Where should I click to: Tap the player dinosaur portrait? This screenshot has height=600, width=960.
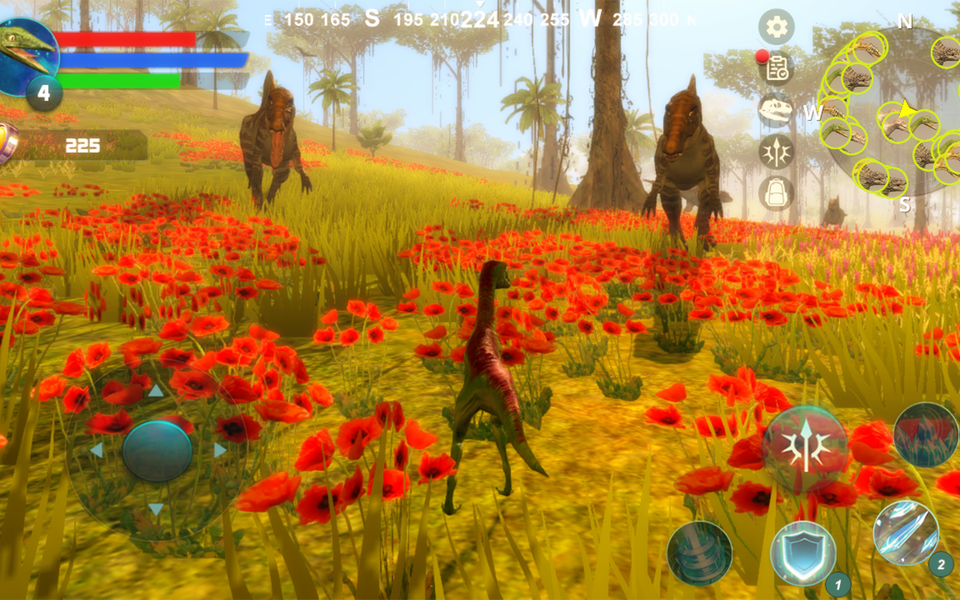point(27,52)
